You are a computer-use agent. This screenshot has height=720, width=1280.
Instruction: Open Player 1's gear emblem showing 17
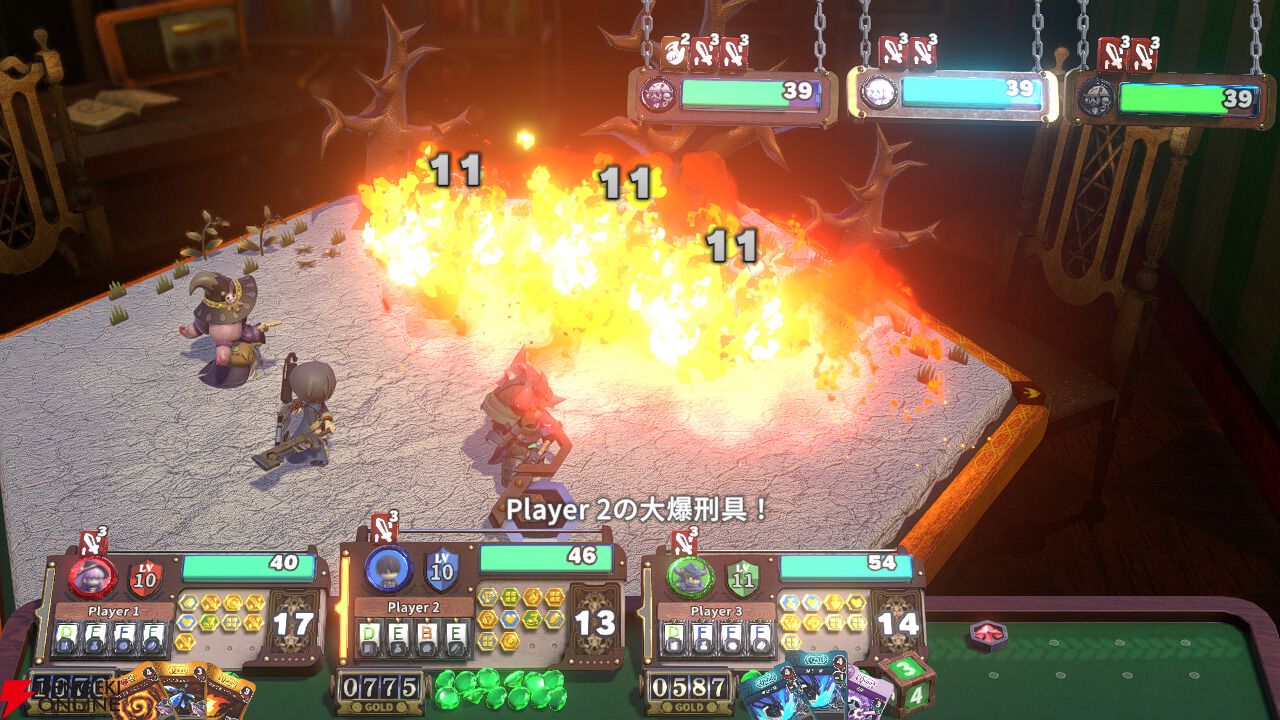point(293,624)
